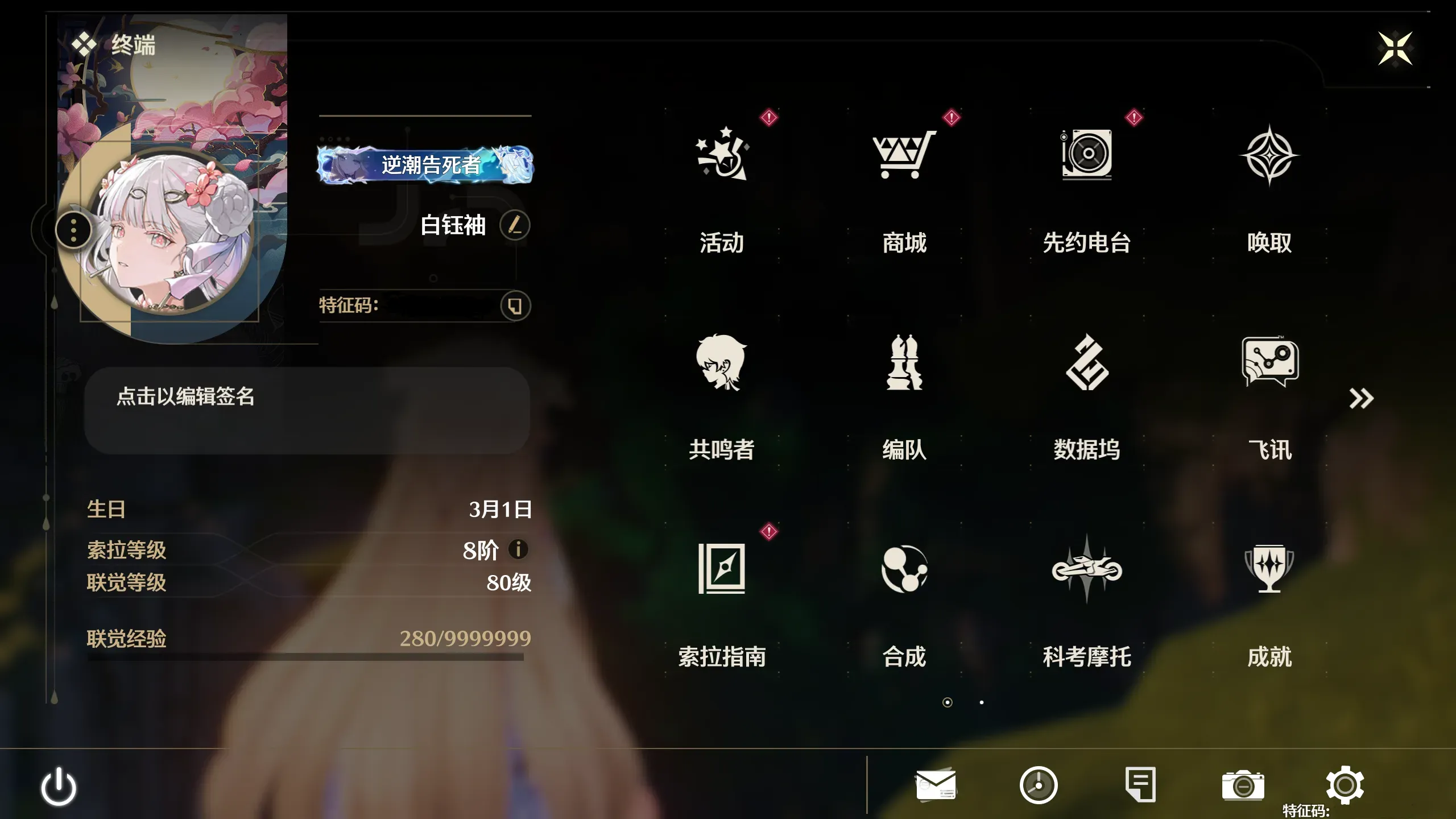This screenshot has height=819, width=1456.
Task: Open the 共鸣者 resonators screen
Action: (719, 387)
